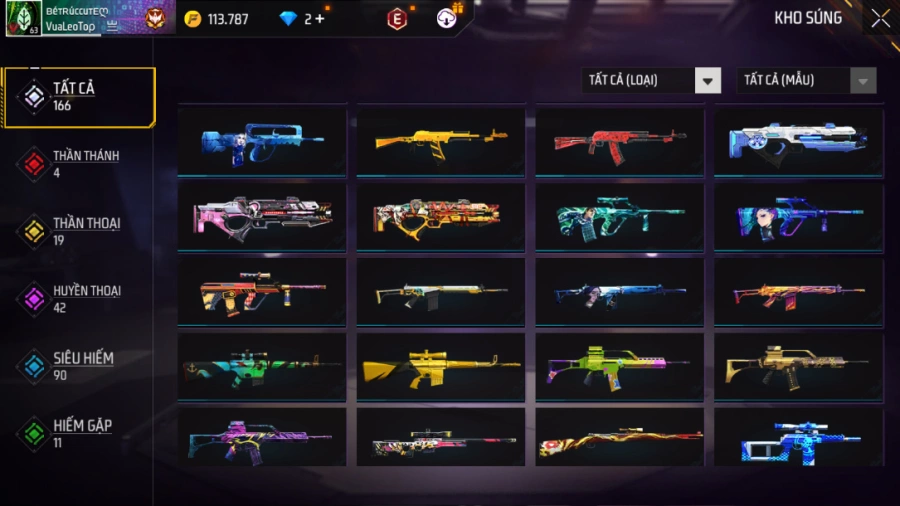This screenshot has height=506, width=900.
Task: Select the Tất Cả category tab
Action: (78, 97)
